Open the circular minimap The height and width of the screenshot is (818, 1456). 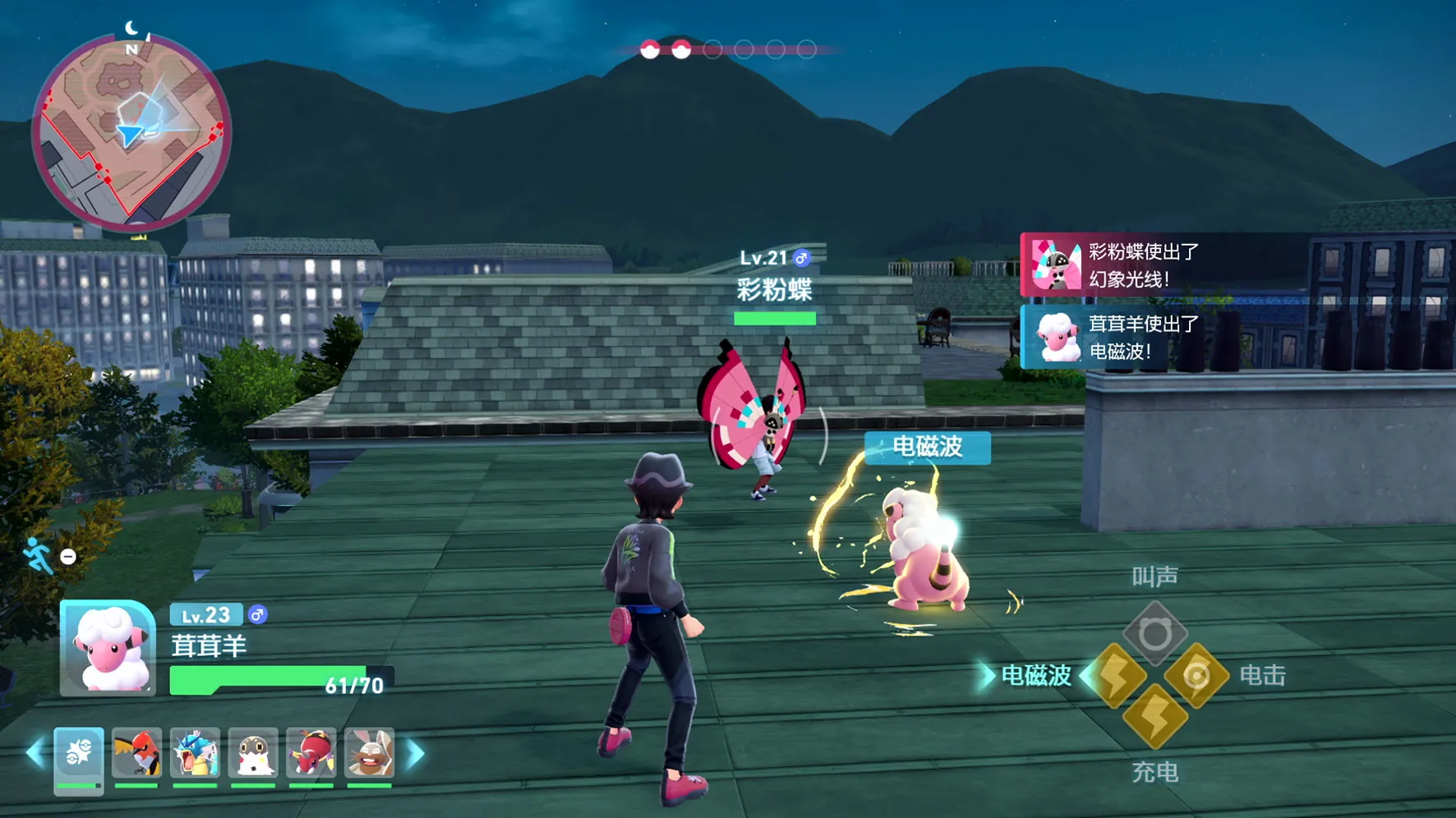click(131, 131)
